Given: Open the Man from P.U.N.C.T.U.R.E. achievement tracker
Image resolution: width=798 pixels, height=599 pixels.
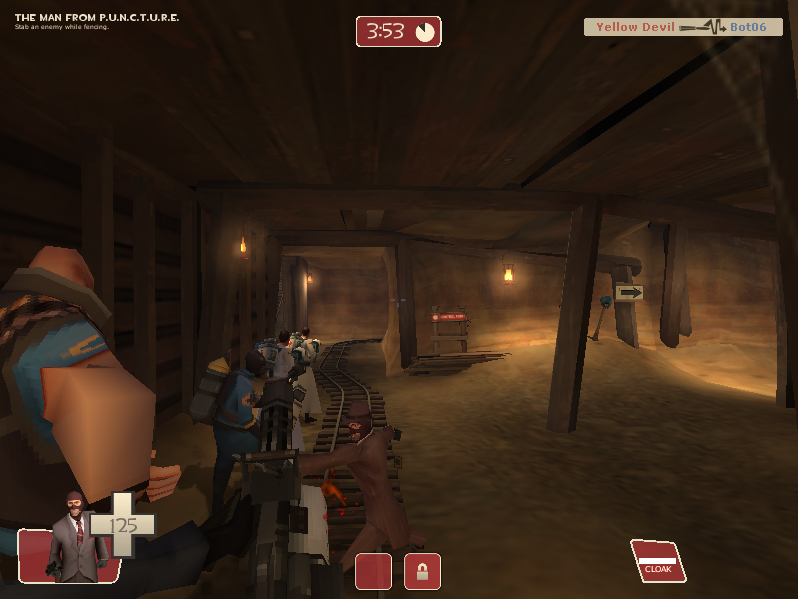Looking at the screenshot, I should click(x=97, y=20).
